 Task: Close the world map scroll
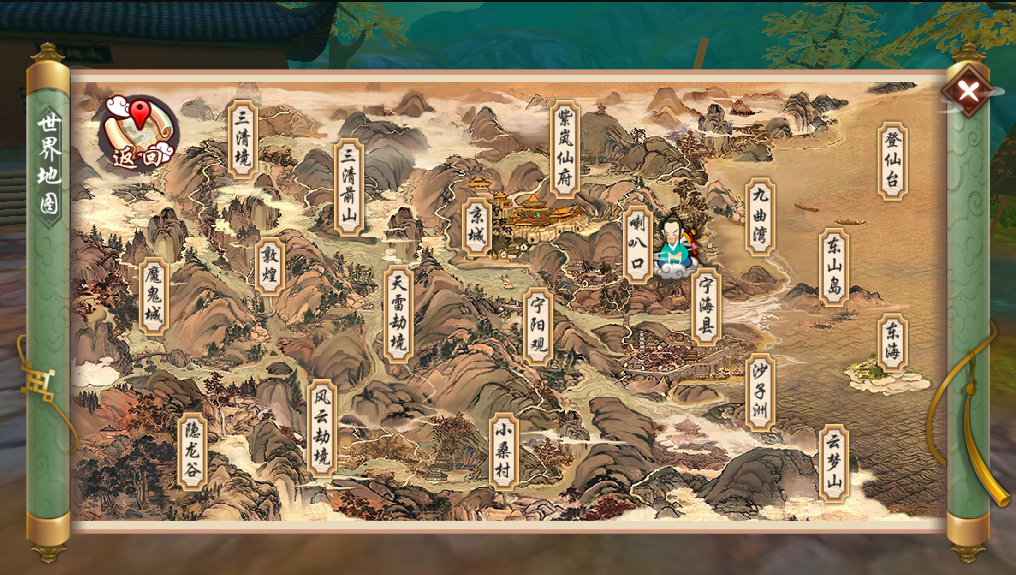pos(967,91)
